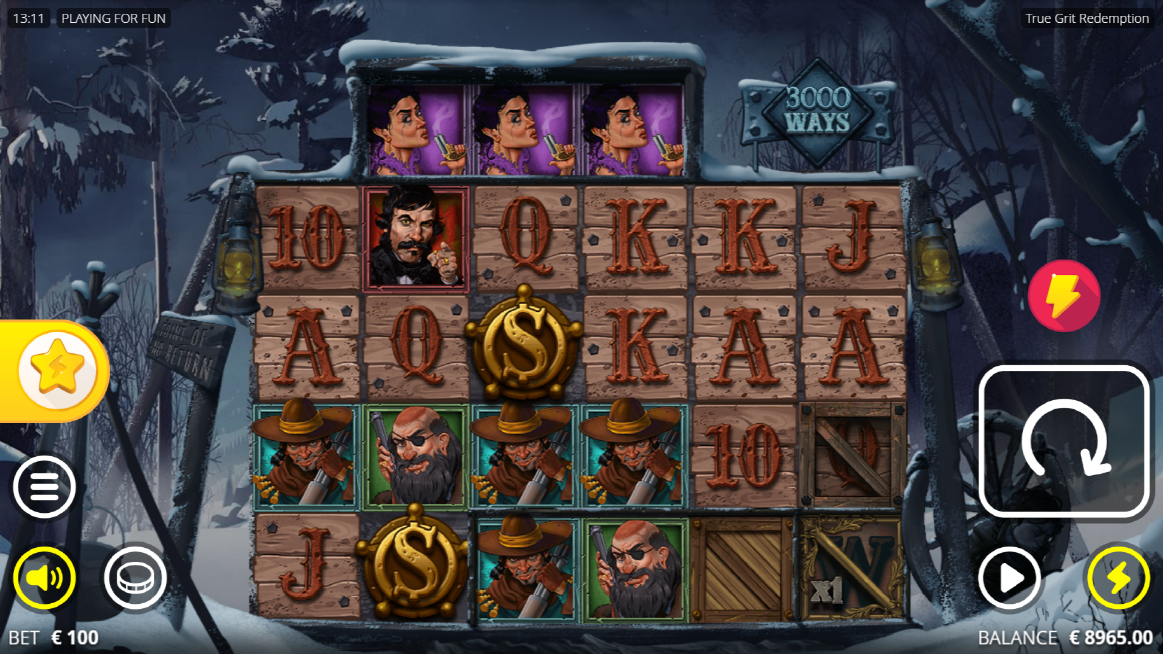Start autoplay with the play triangle button
The image size is (1163, 654).
(x=1009, y=578)
